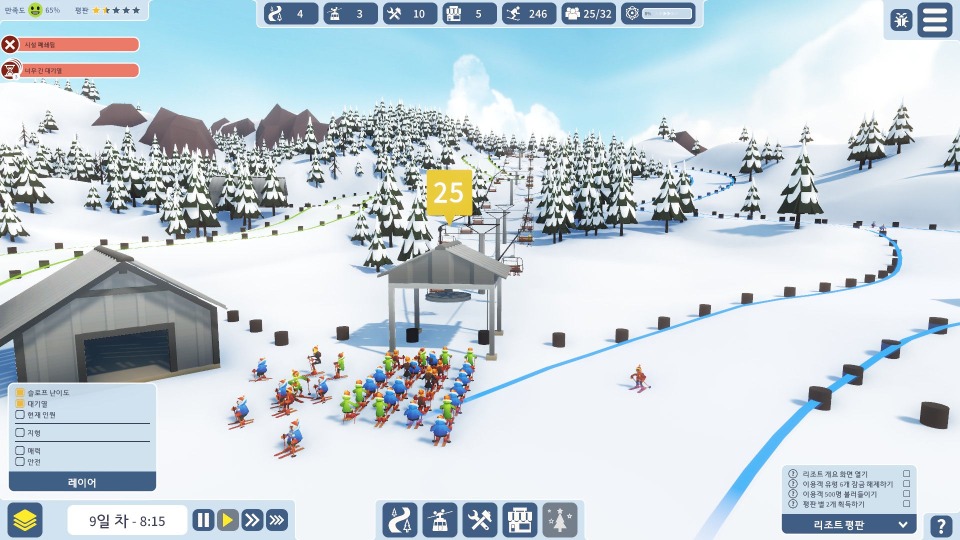Open the ski slope build tool
The height and width of the screenshot is (540, 960).
point(400,520)
